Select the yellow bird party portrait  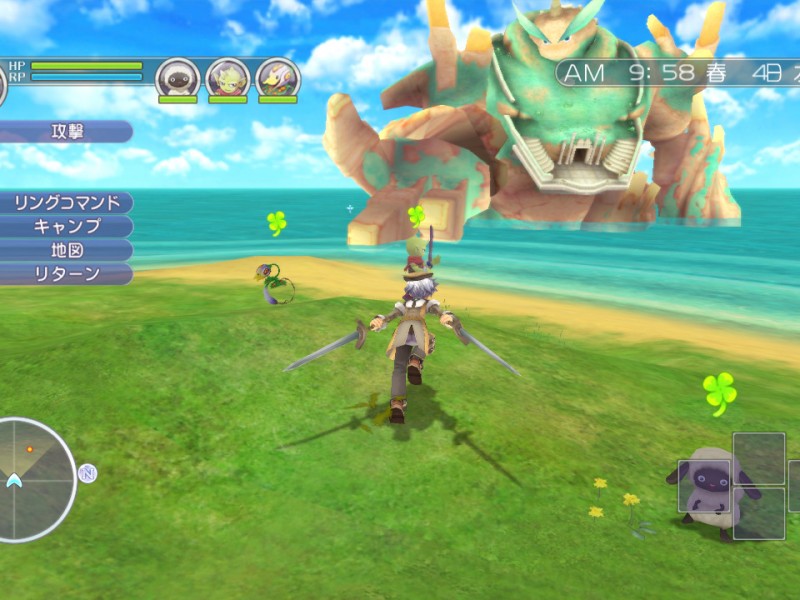click(277, 78)
